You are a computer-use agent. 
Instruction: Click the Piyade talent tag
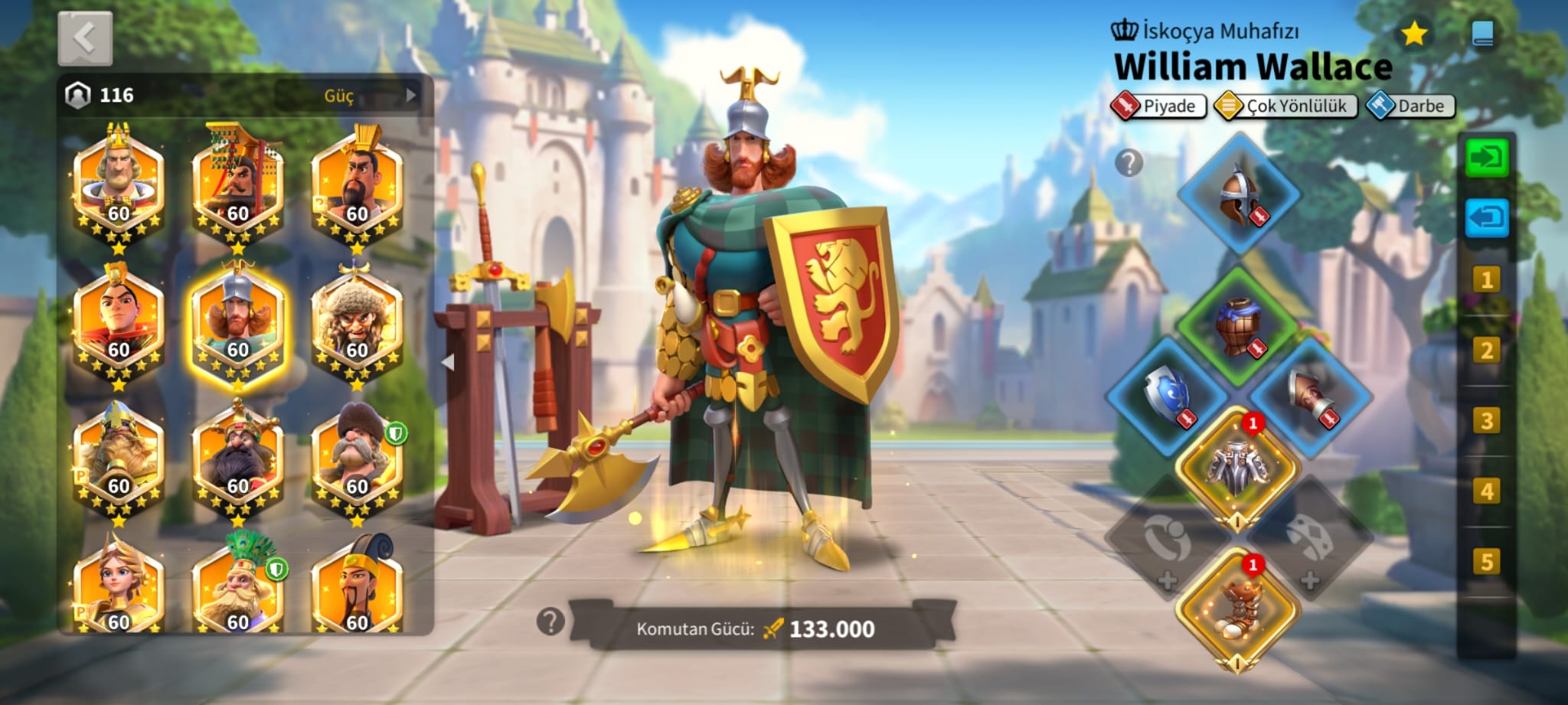tap(1158, 106)
